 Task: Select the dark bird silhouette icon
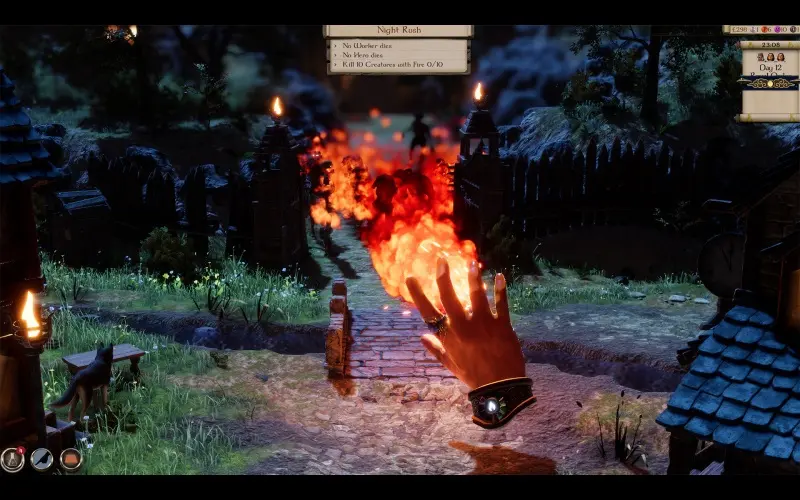click(41, 459)
